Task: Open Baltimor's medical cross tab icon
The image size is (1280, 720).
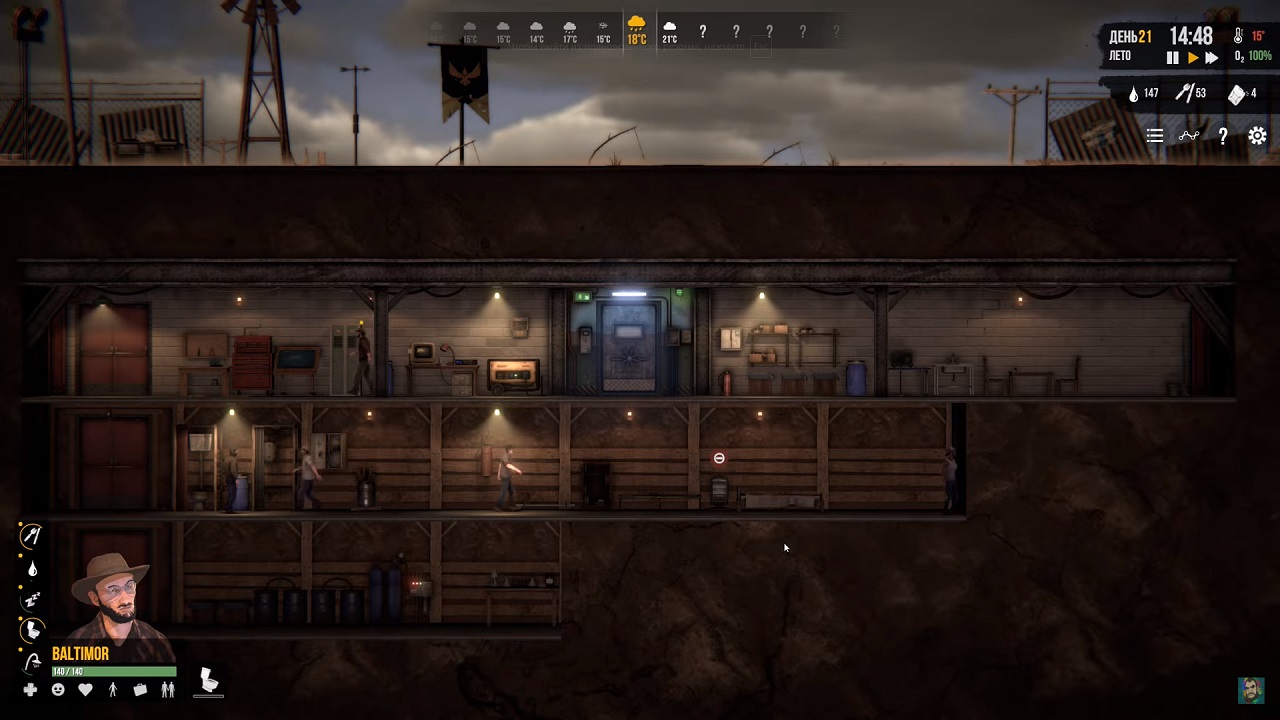Action: 29,689
